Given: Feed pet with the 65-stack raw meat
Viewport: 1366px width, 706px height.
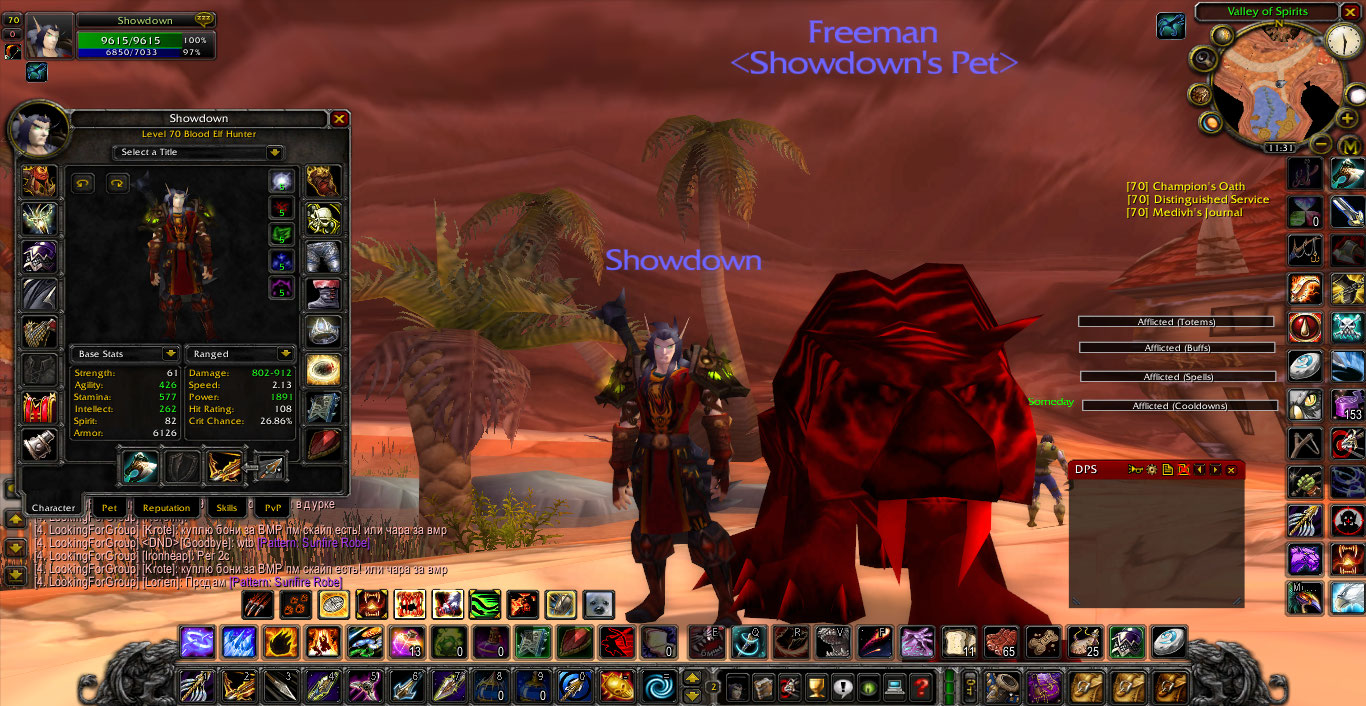Looking at the screenshot, I should click(1000, 642).
